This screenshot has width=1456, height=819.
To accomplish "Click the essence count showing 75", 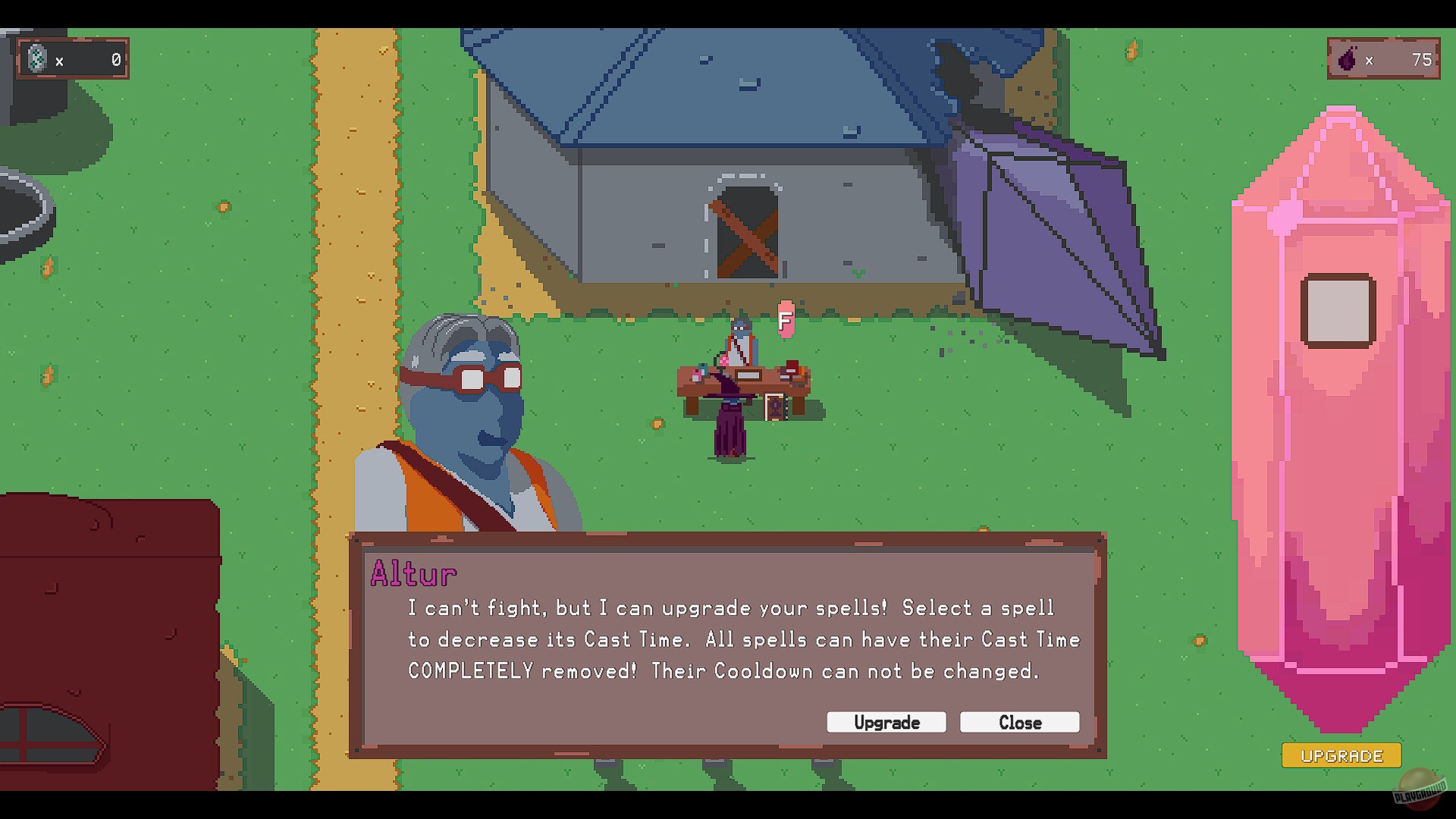I will [1423, 59].
